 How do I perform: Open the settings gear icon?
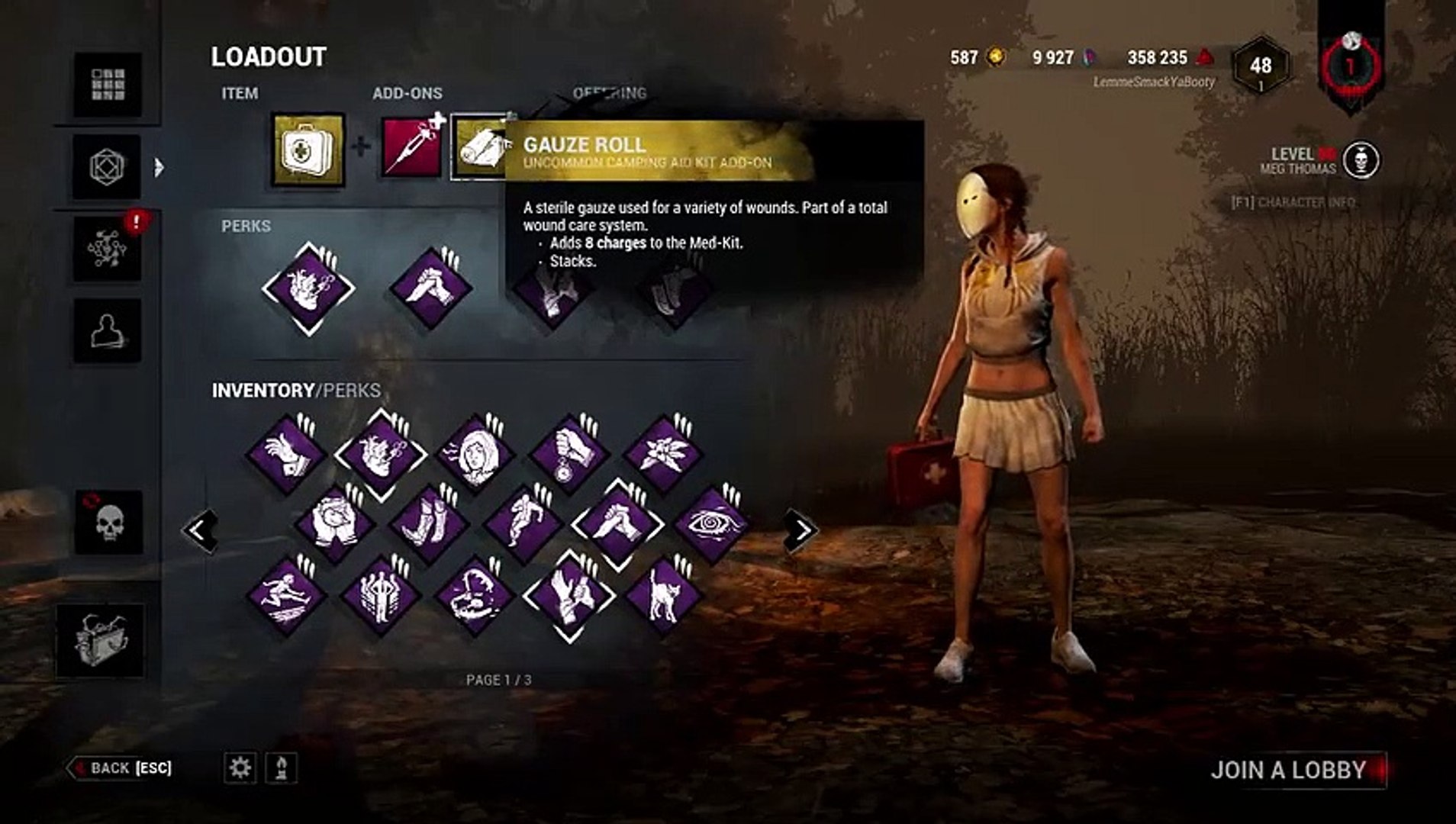pos(240,768)
